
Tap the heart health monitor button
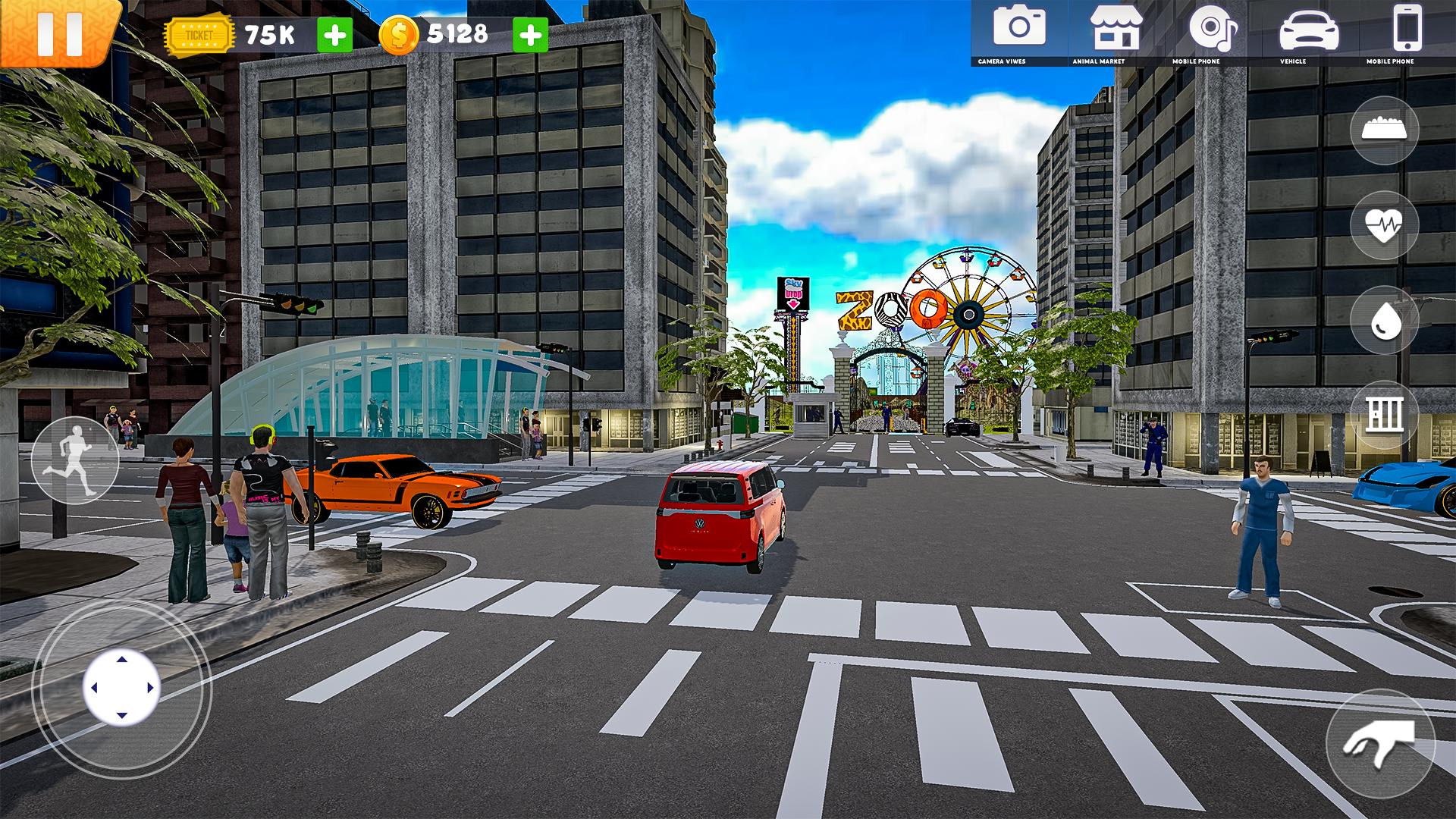[x=1384, y=225]
